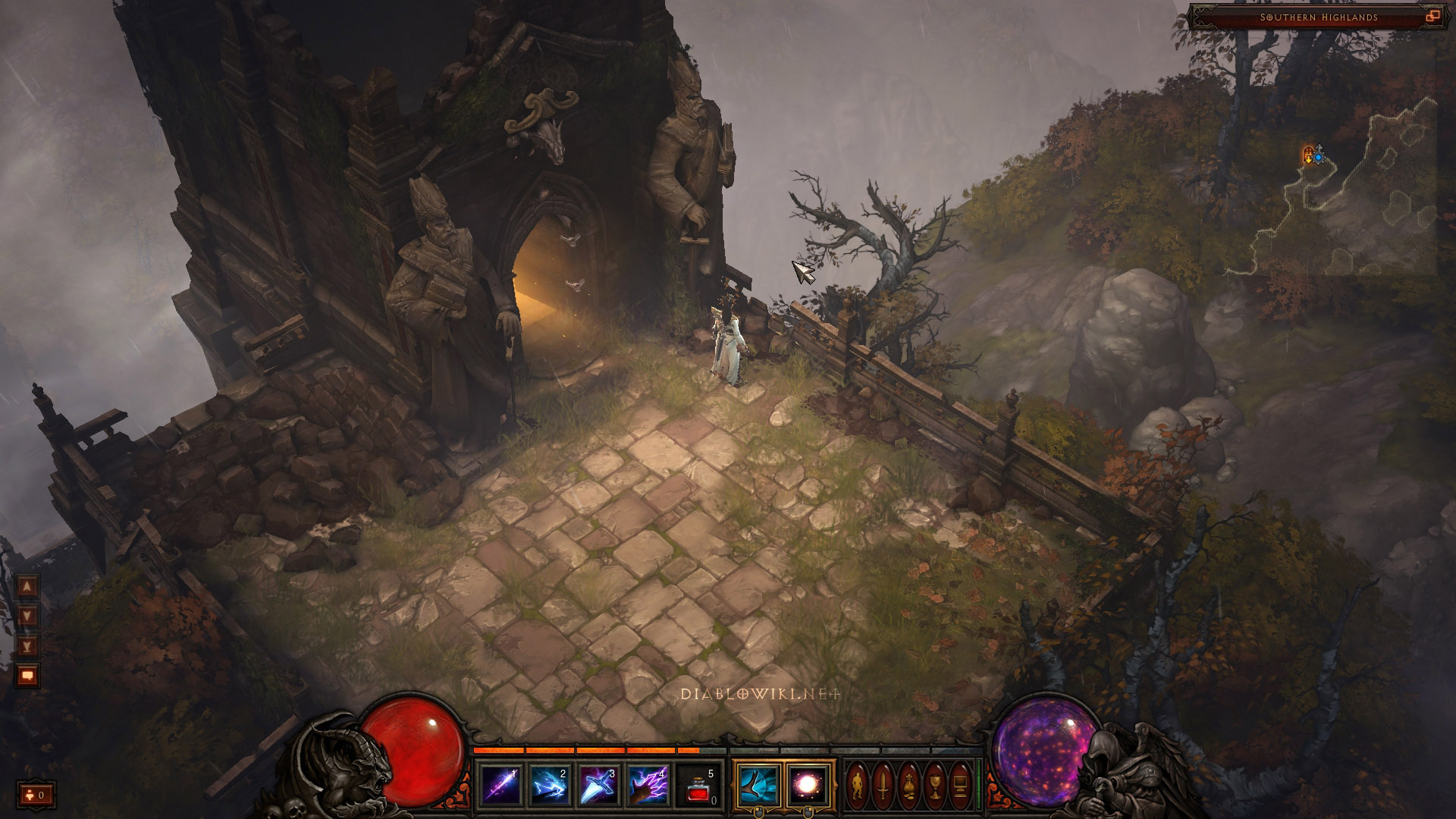Trigger the electrified hand skill in slot 4
The width and height of the screenshot is (1456, 819).
click(x=648, y=786)
